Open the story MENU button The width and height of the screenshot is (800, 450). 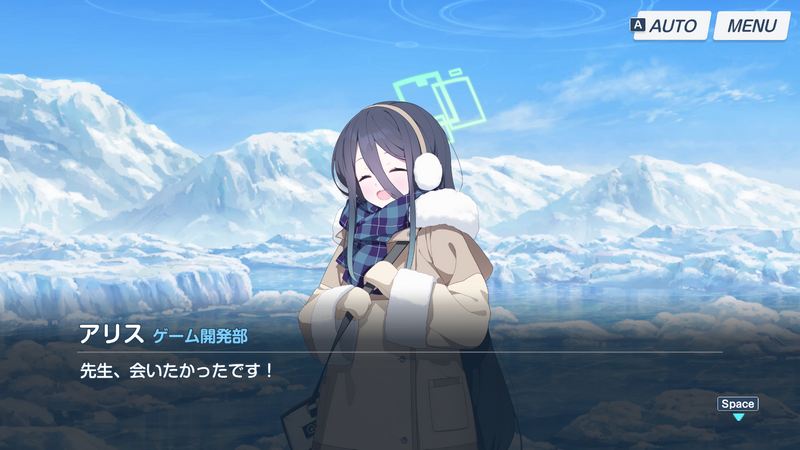[x=751, y=26]
